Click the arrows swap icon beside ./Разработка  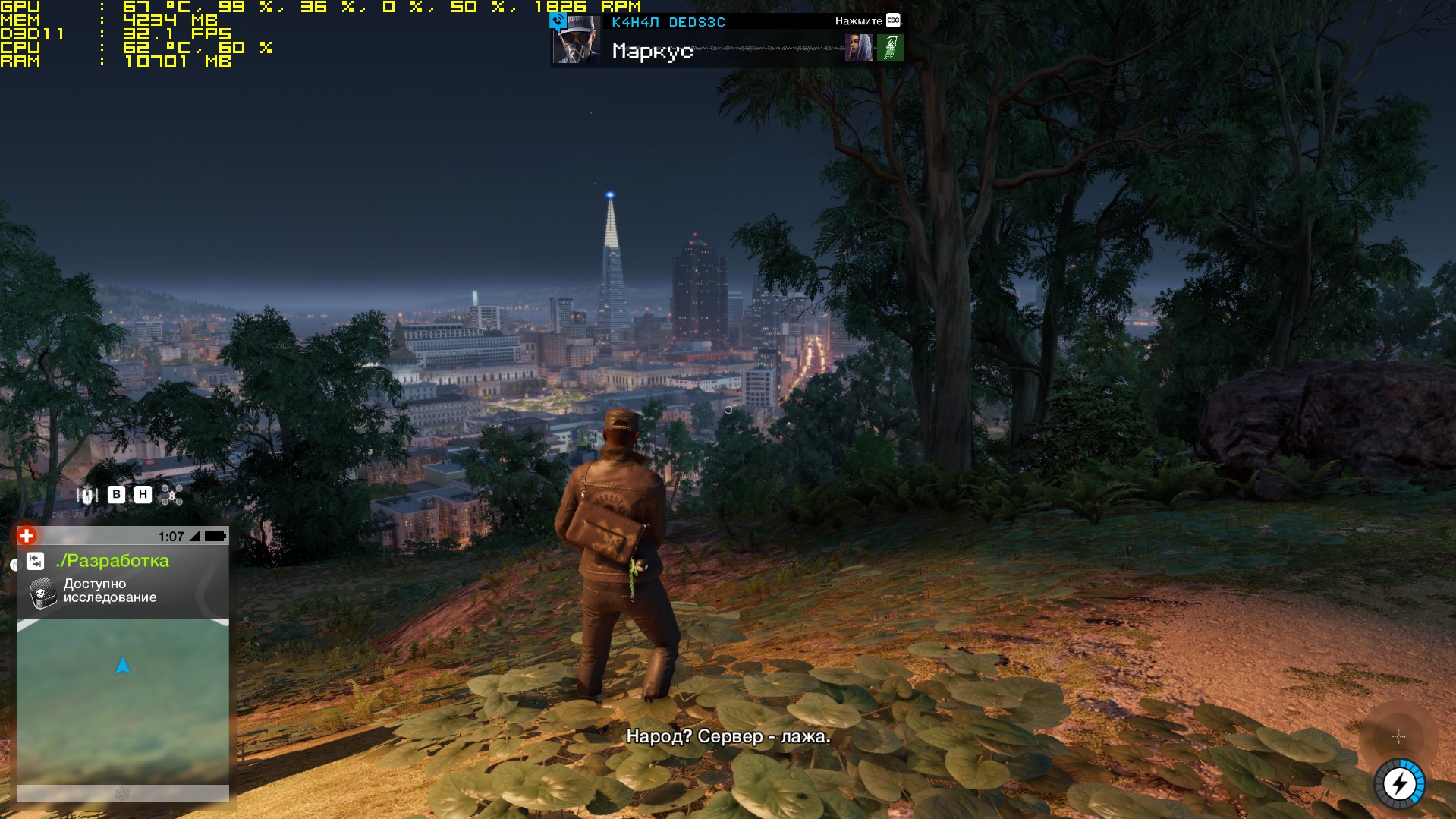36,561
